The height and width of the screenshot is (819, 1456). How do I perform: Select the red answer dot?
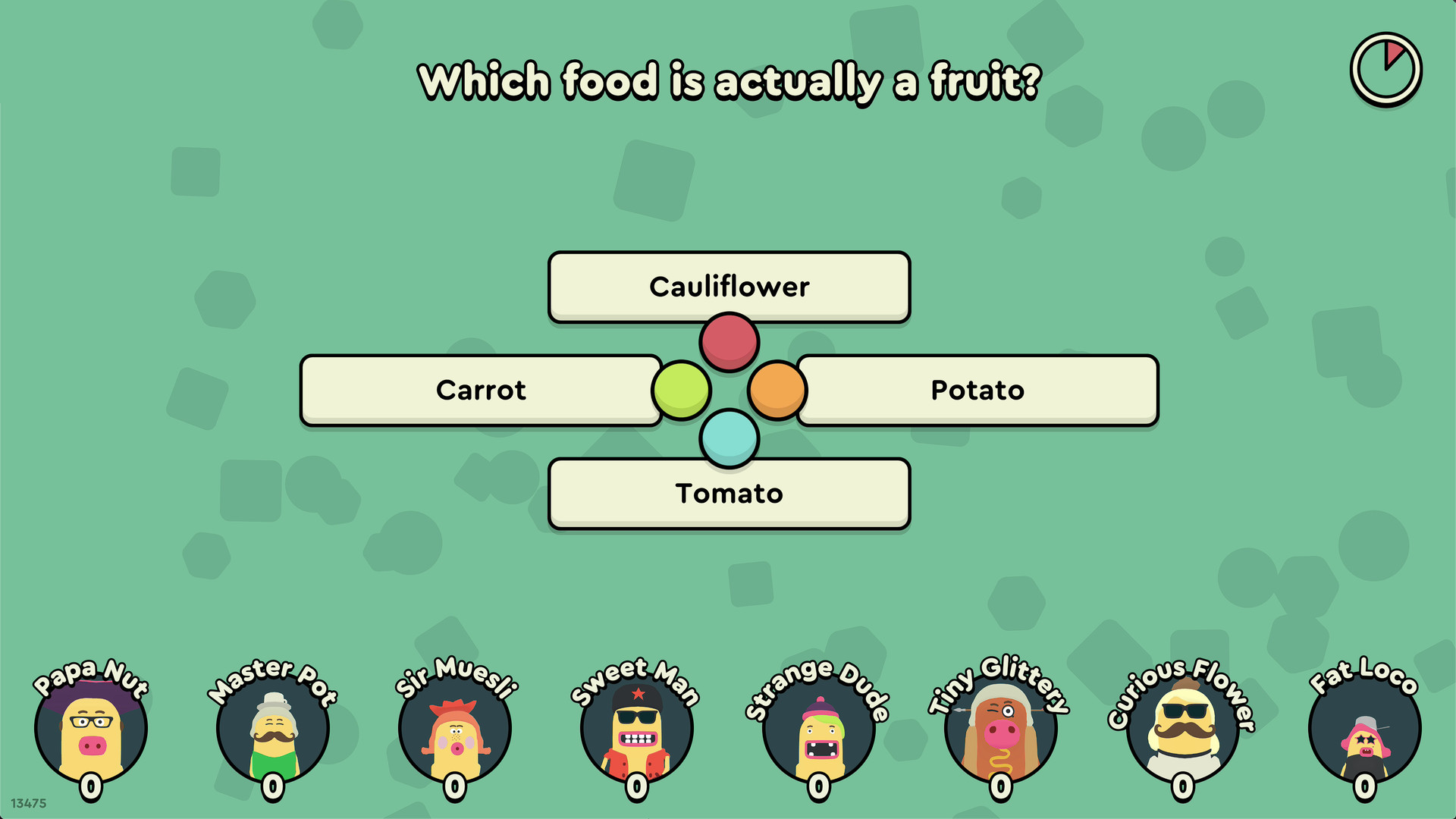click(729, 340)
